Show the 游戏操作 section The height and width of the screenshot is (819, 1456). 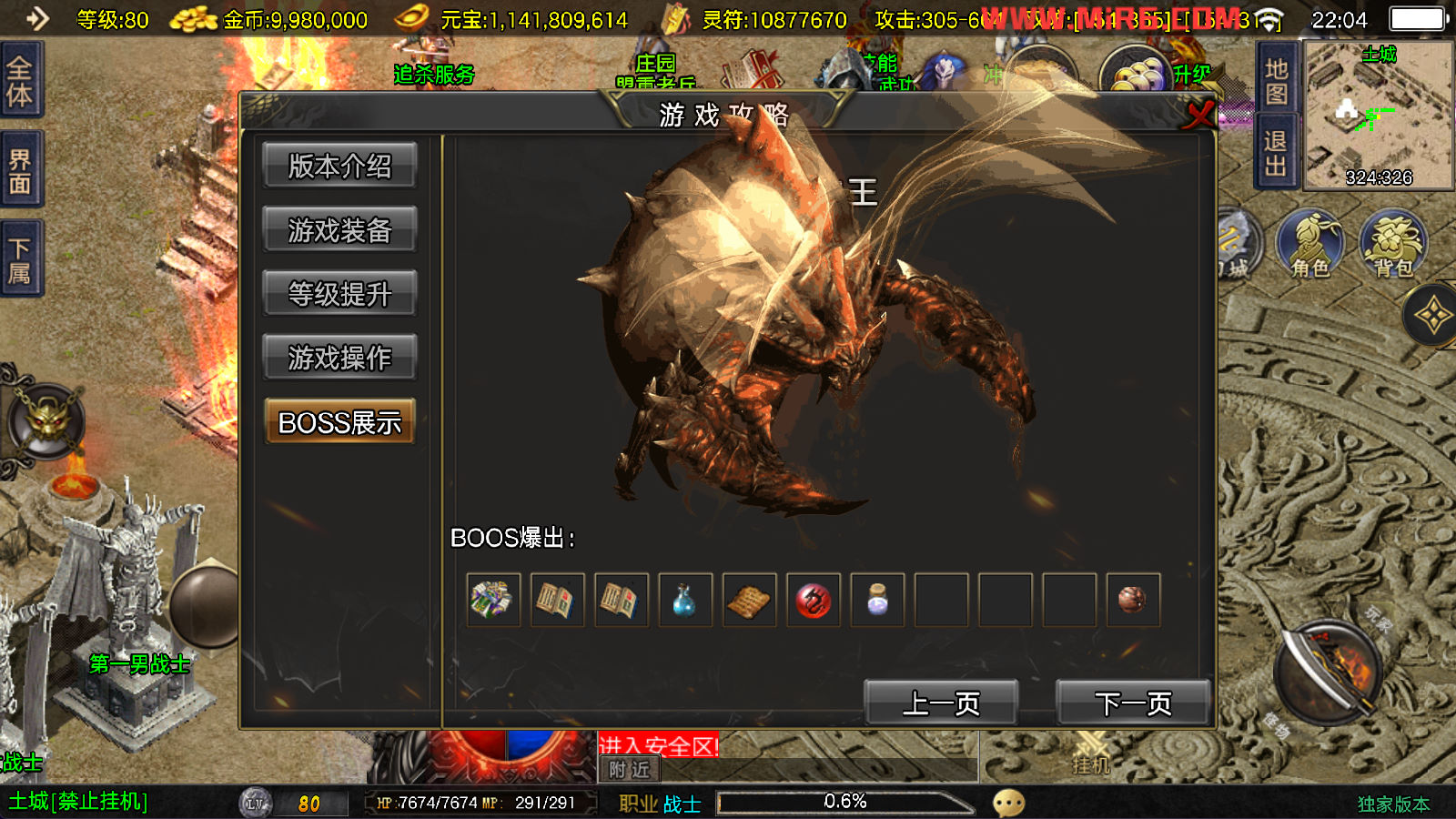(x=339, y=358)
